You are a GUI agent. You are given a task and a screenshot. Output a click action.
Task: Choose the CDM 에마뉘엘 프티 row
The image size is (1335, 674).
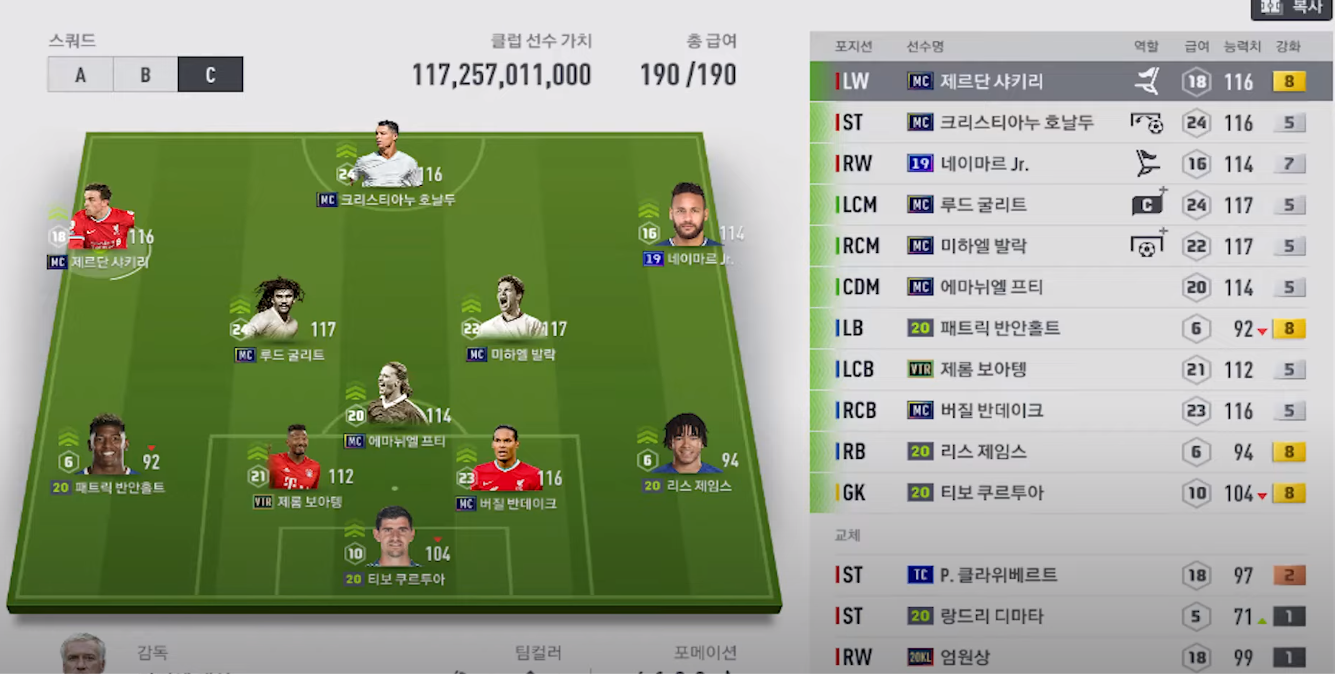pos(1070,287)
